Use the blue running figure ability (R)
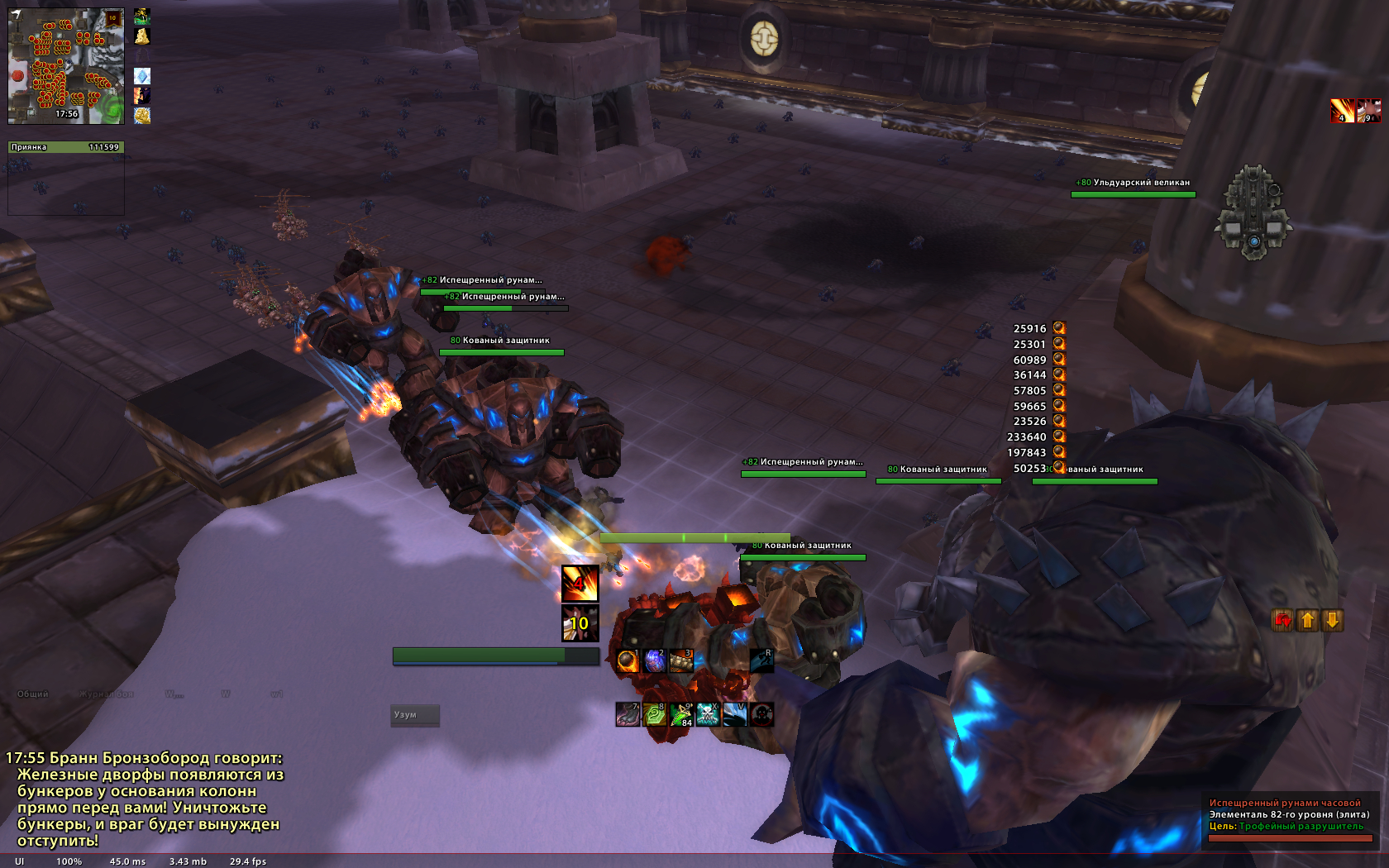Viewport: 1389px width, 868px height. [761, 661]
